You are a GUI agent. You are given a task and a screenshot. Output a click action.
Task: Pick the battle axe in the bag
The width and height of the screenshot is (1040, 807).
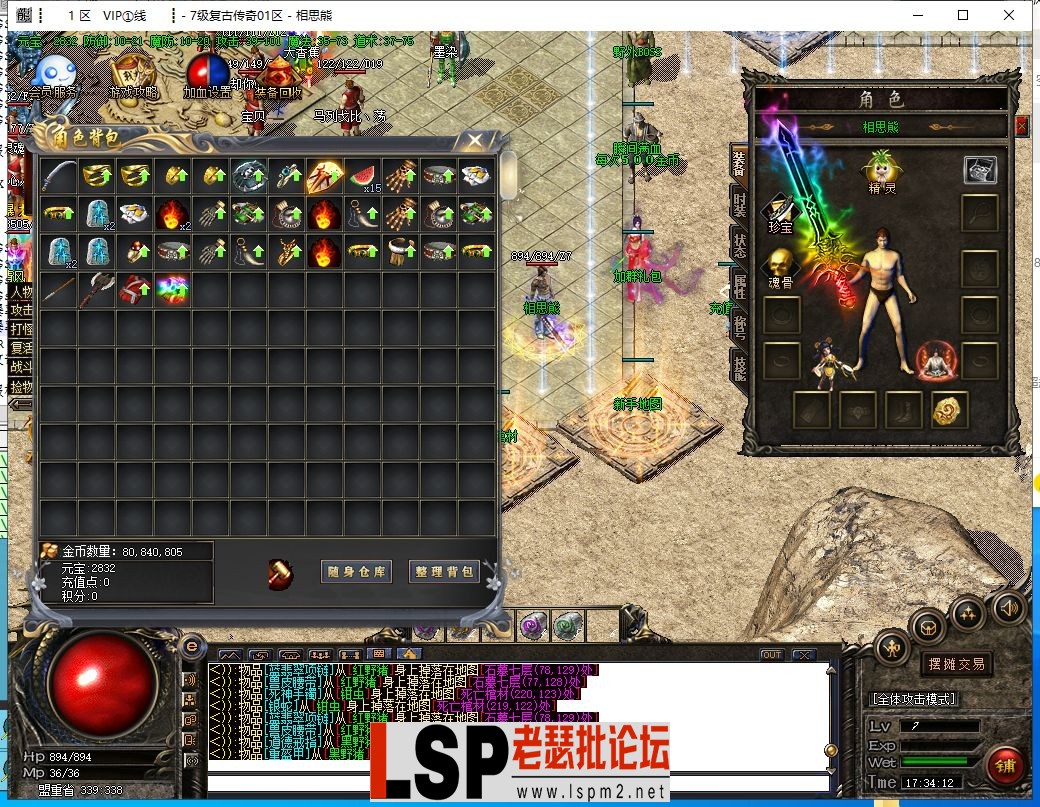(97, 290)
